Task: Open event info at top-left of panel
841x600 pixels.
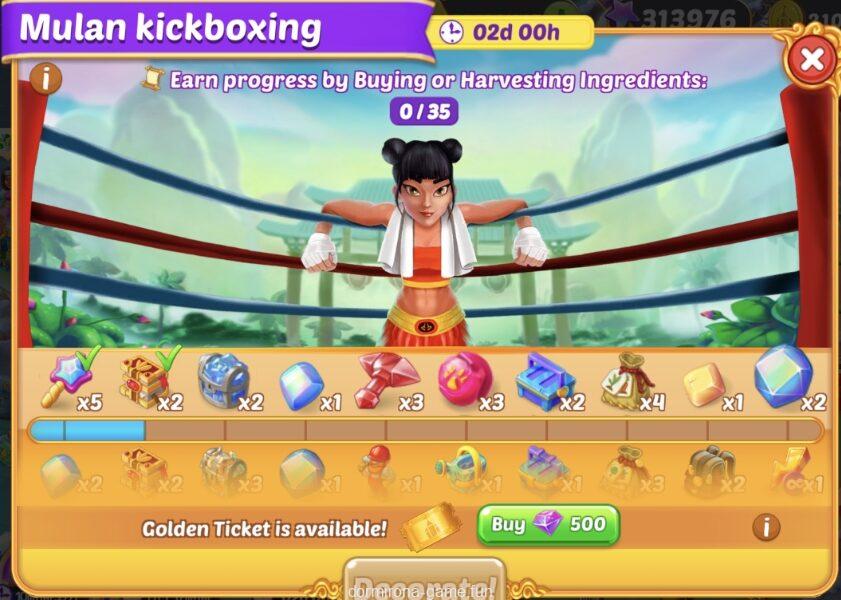Action: pyautogui.click(x=46, y=78)
